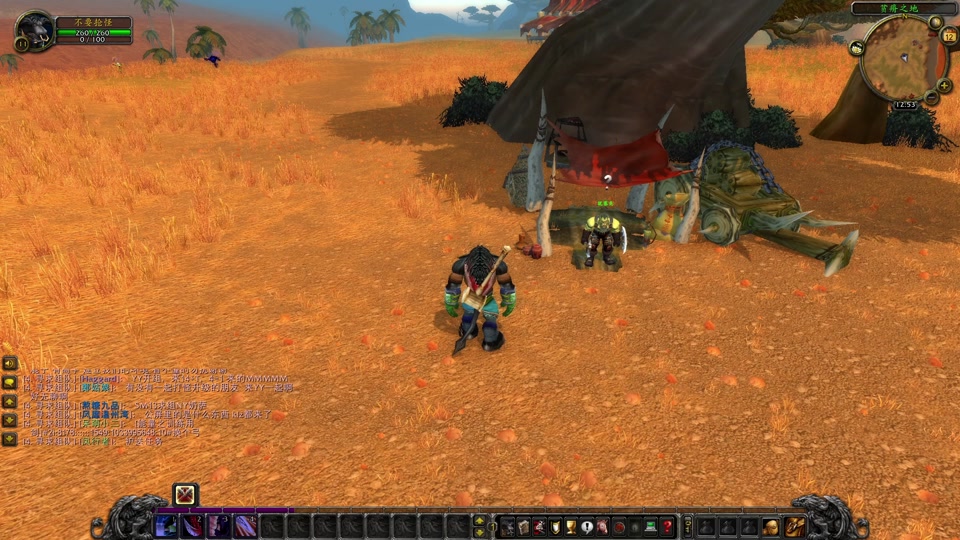The height and width of the screenshot is (540, 960).
Task: Trigger the third action bar ability
Action: [219, 526]
